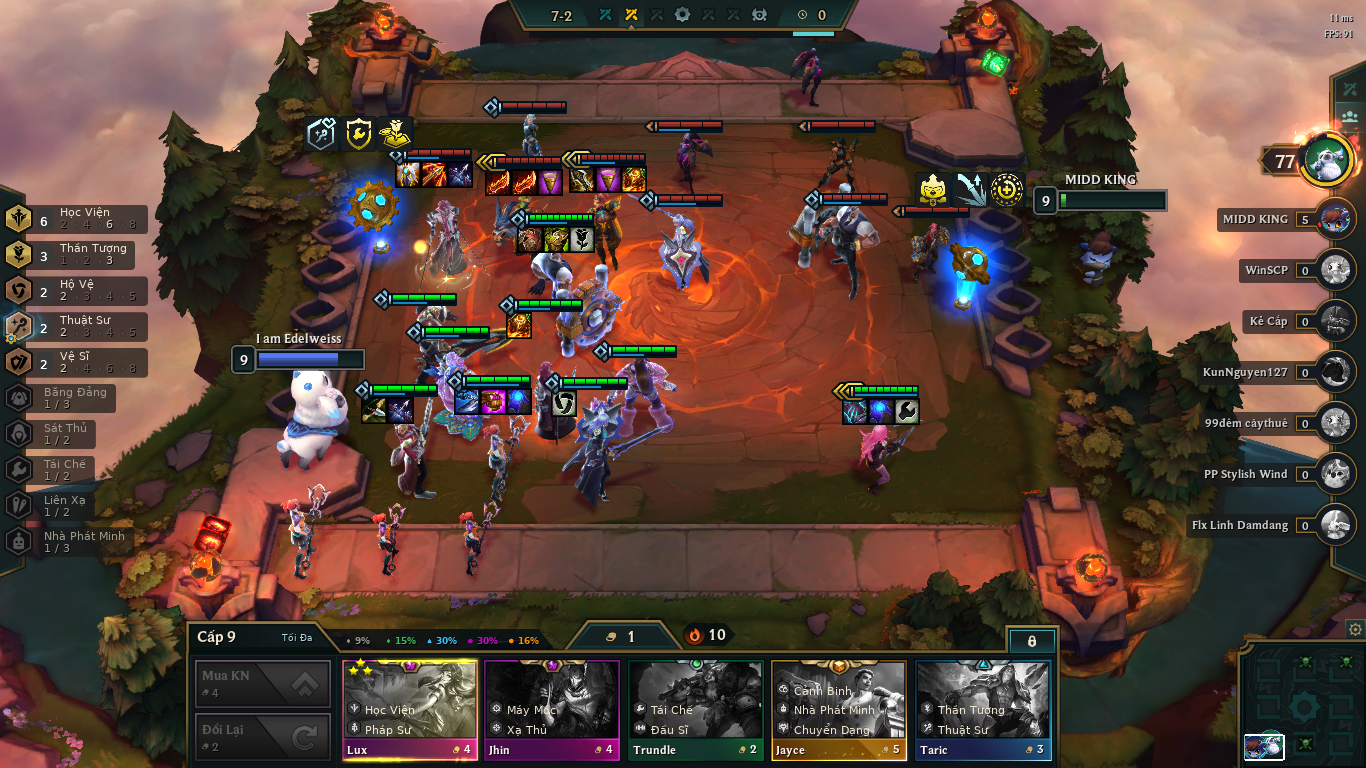
Task: Switch to the three-players scoreboard tab
Action: tap(1350, 116)
